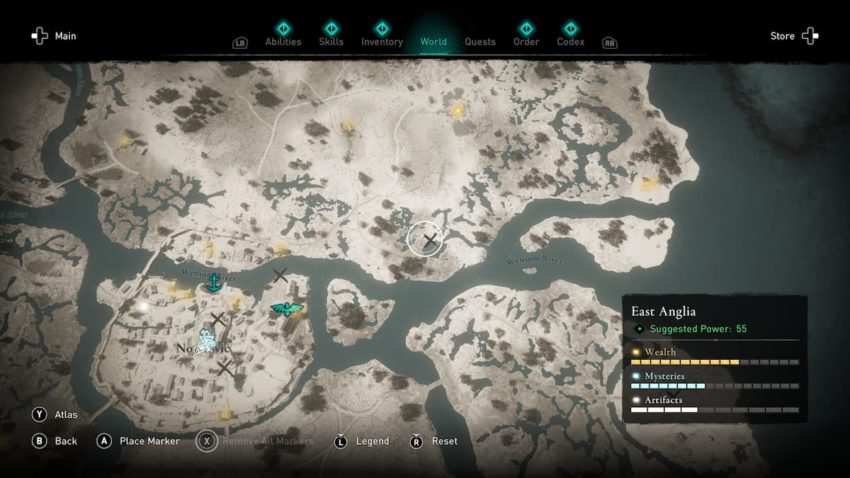Image resolution: width=850 pixels, height=478 pixels.
Task: Reset the map view
Action: 436,441
